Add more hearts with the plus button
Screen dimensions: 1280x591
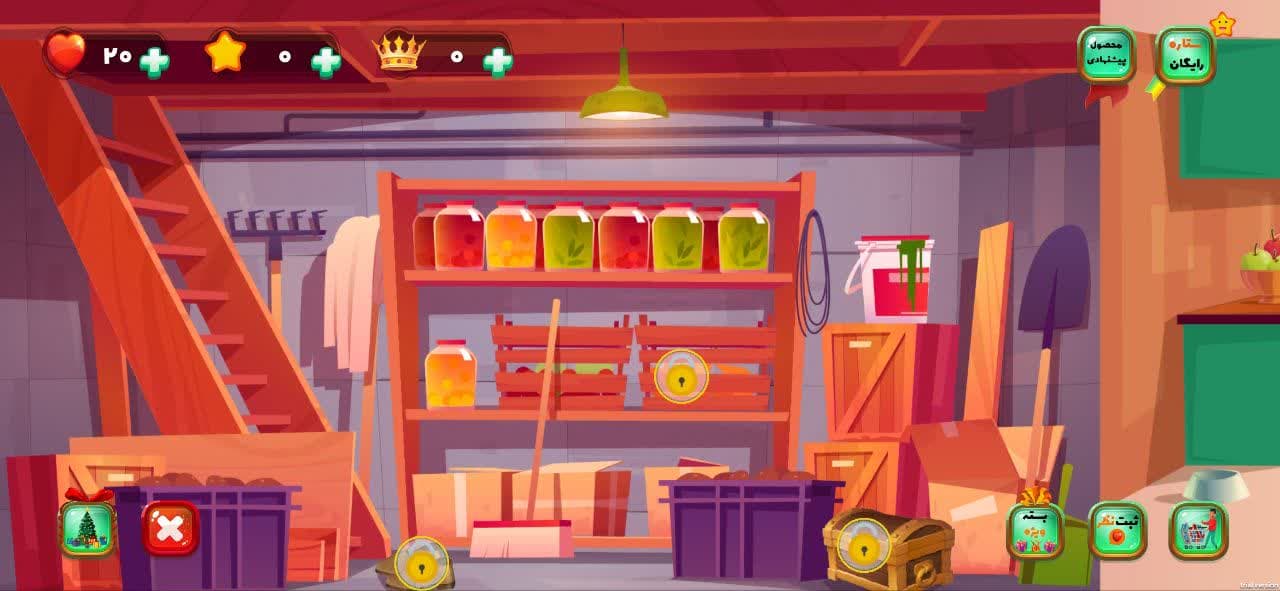154,62
